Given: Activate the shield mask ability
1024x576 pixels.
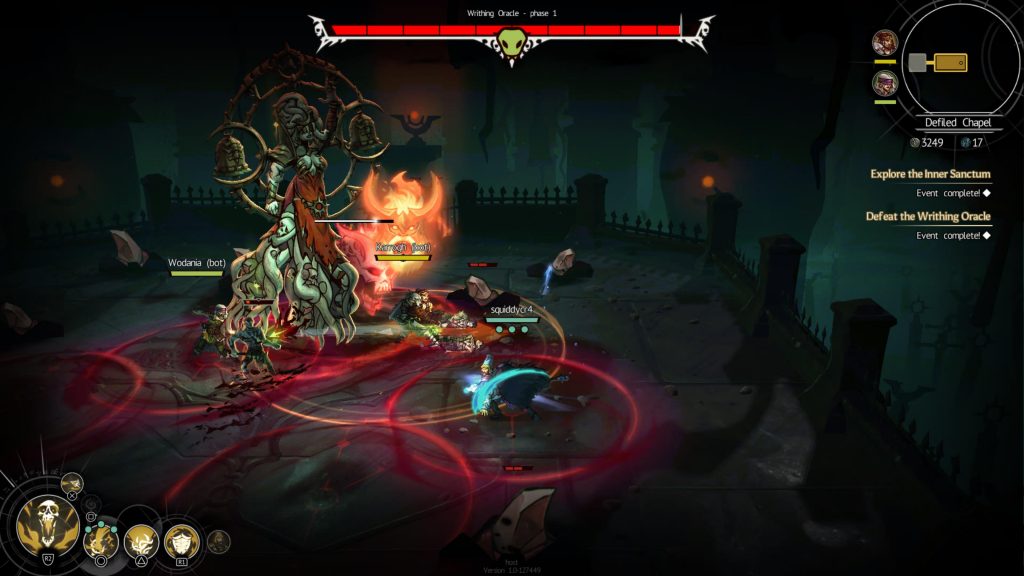Looking at the screenshot, I should [181, 541].
